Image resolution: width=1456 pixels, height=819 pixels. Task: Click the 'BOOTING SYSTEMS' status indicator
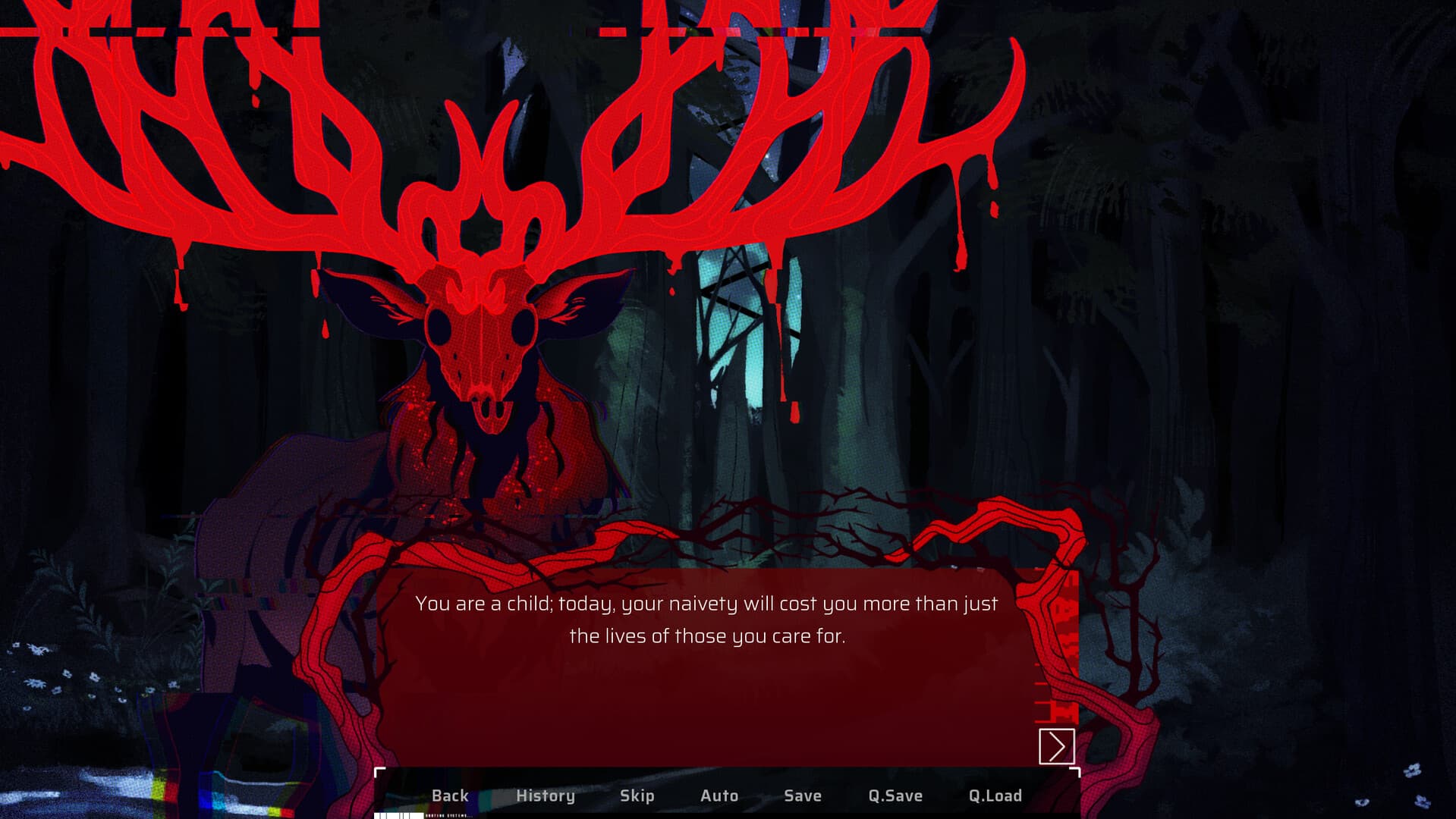[x=448, y=816]
